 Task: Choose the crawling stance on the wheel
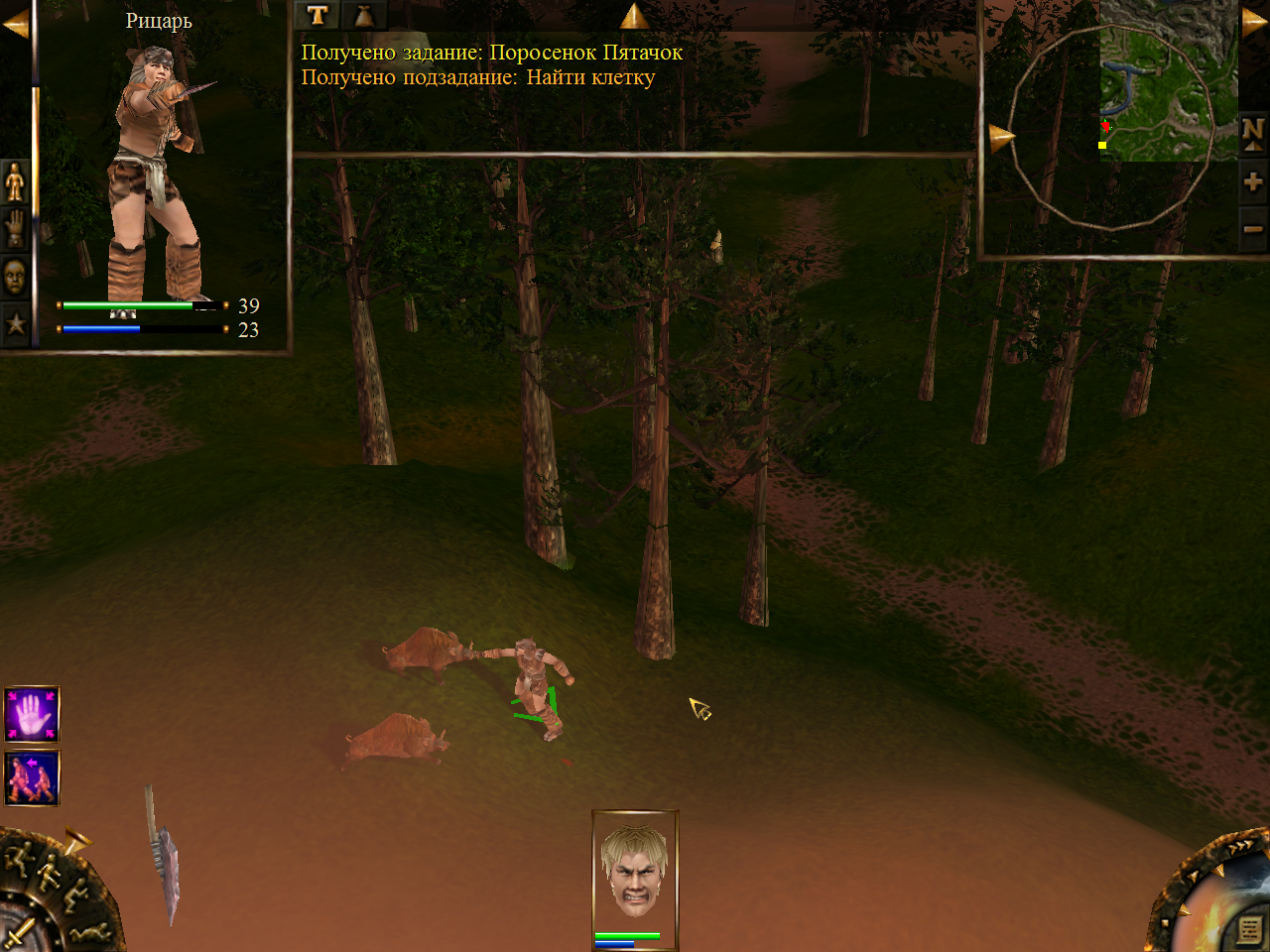[92, 931]
